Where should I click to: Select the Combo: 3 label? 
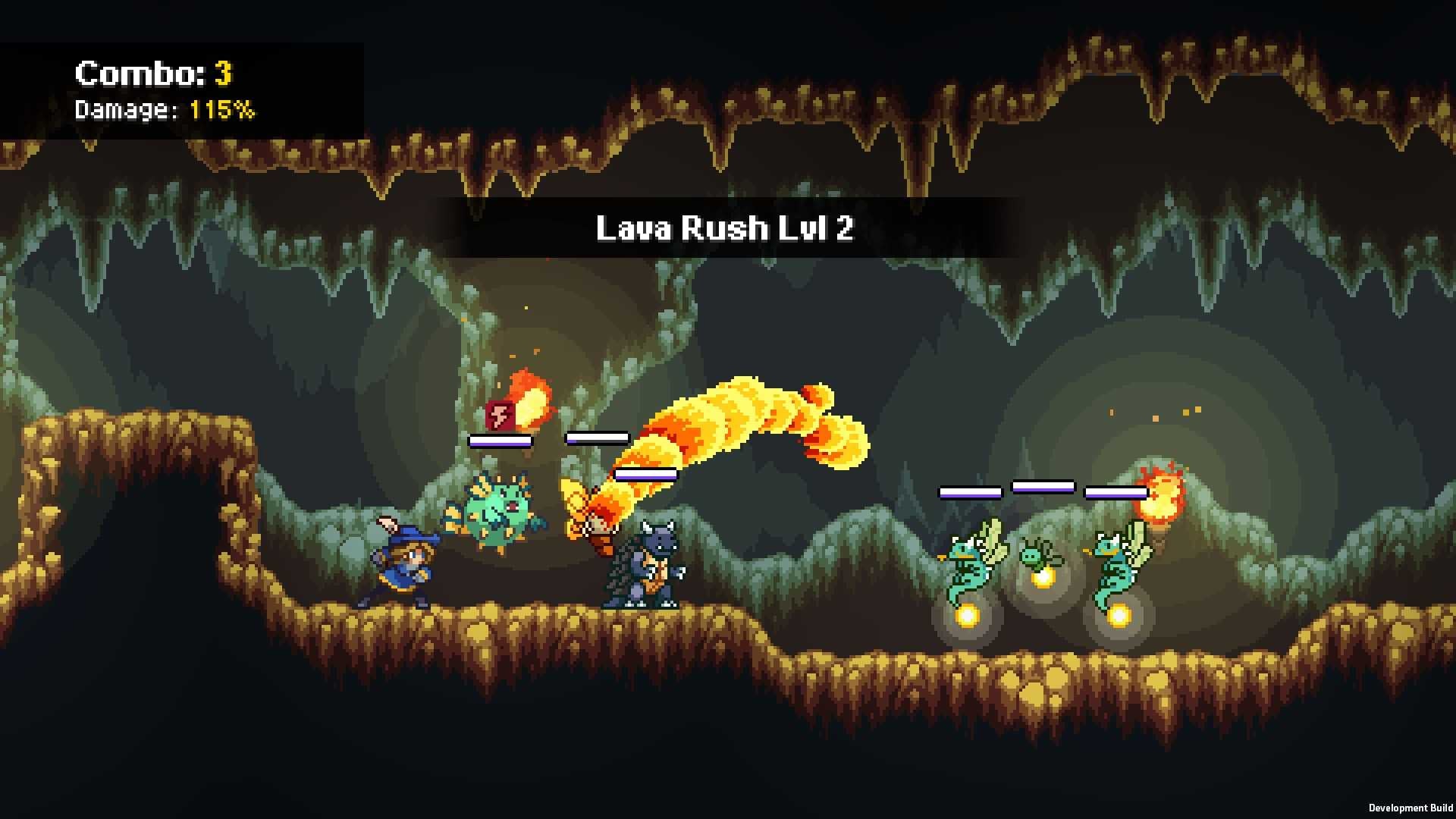click(152, 73)
